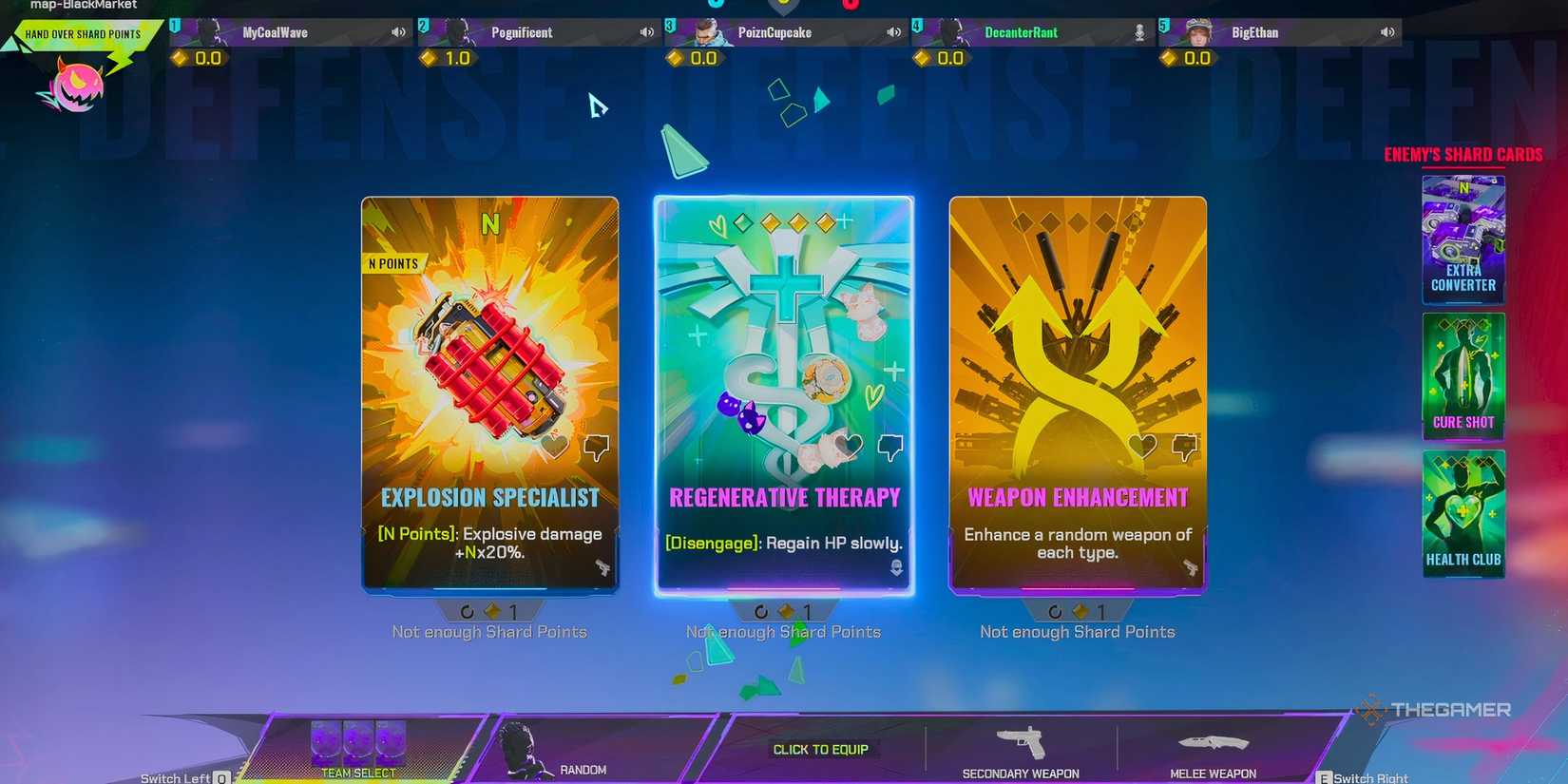Select the pistol icon on Explosion Specialist card

click(x=604, y=569)
